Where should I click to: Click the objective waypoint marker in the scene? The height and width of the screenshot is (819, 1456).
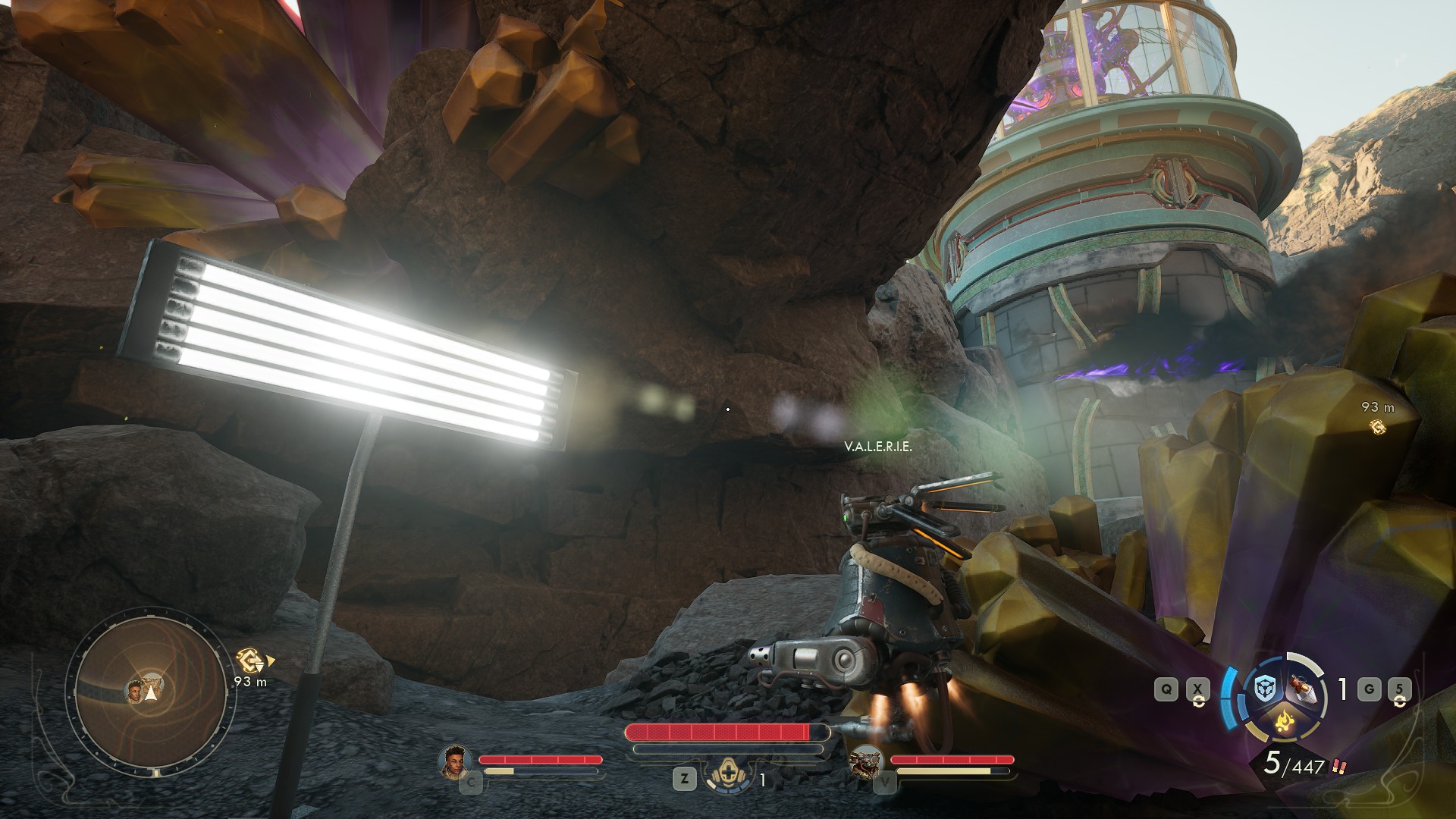point(1377,428)
